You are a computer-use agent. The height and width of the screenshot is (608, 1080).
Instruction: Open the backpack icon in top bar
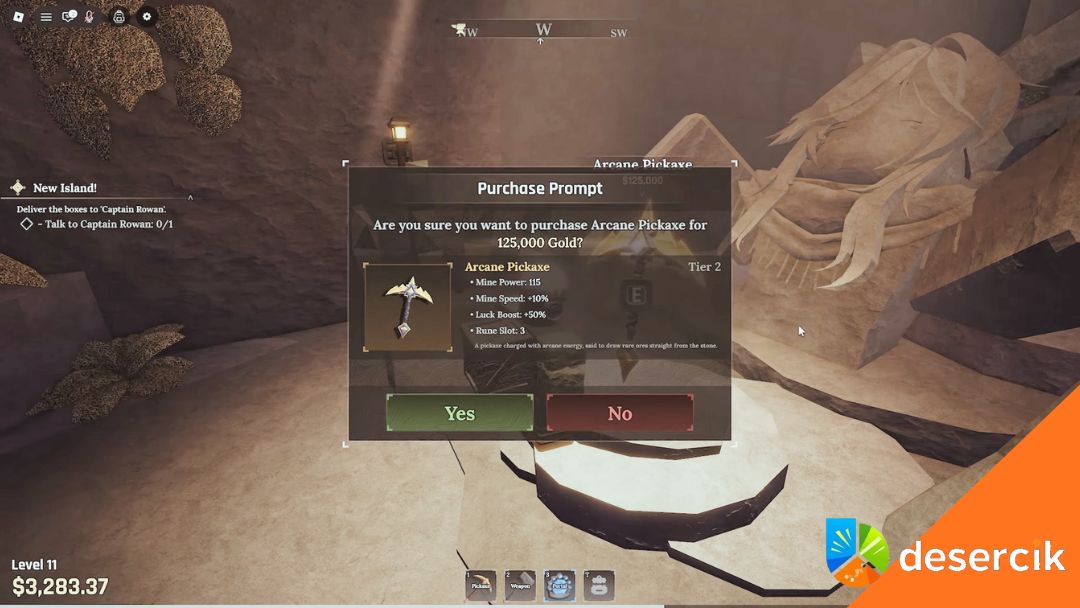click(x=118, y=16)
